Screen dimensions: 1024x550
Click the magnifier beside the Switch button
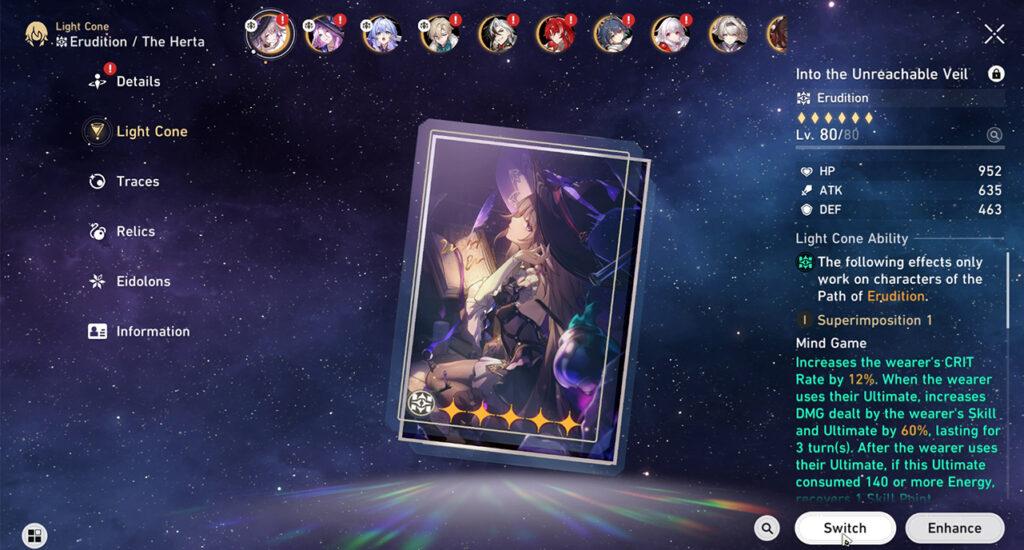(x=767, y=528)
